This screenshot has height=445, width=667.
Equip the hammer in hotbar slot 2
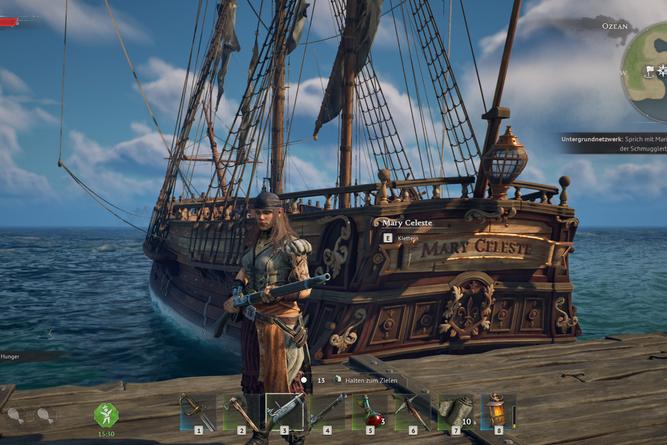point(240,412)
